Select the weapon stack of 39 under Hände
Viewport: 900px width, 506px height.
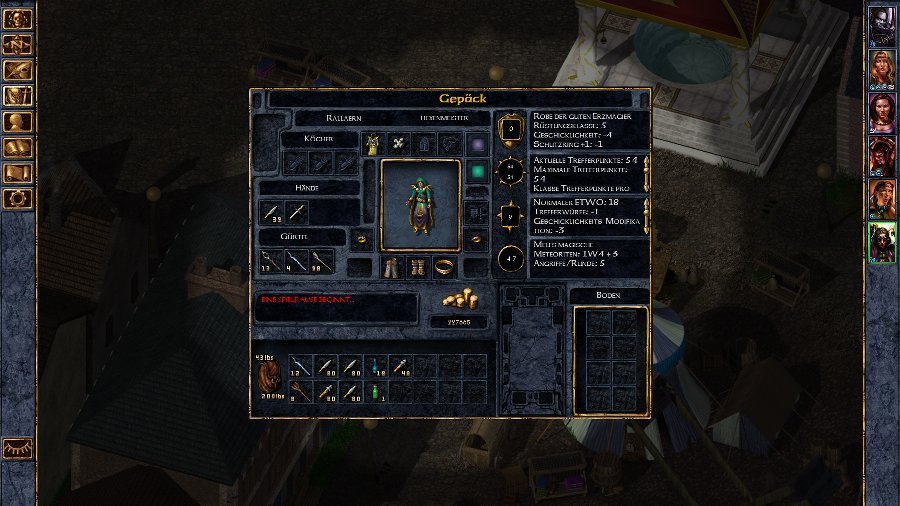click(x=273, y=212)
